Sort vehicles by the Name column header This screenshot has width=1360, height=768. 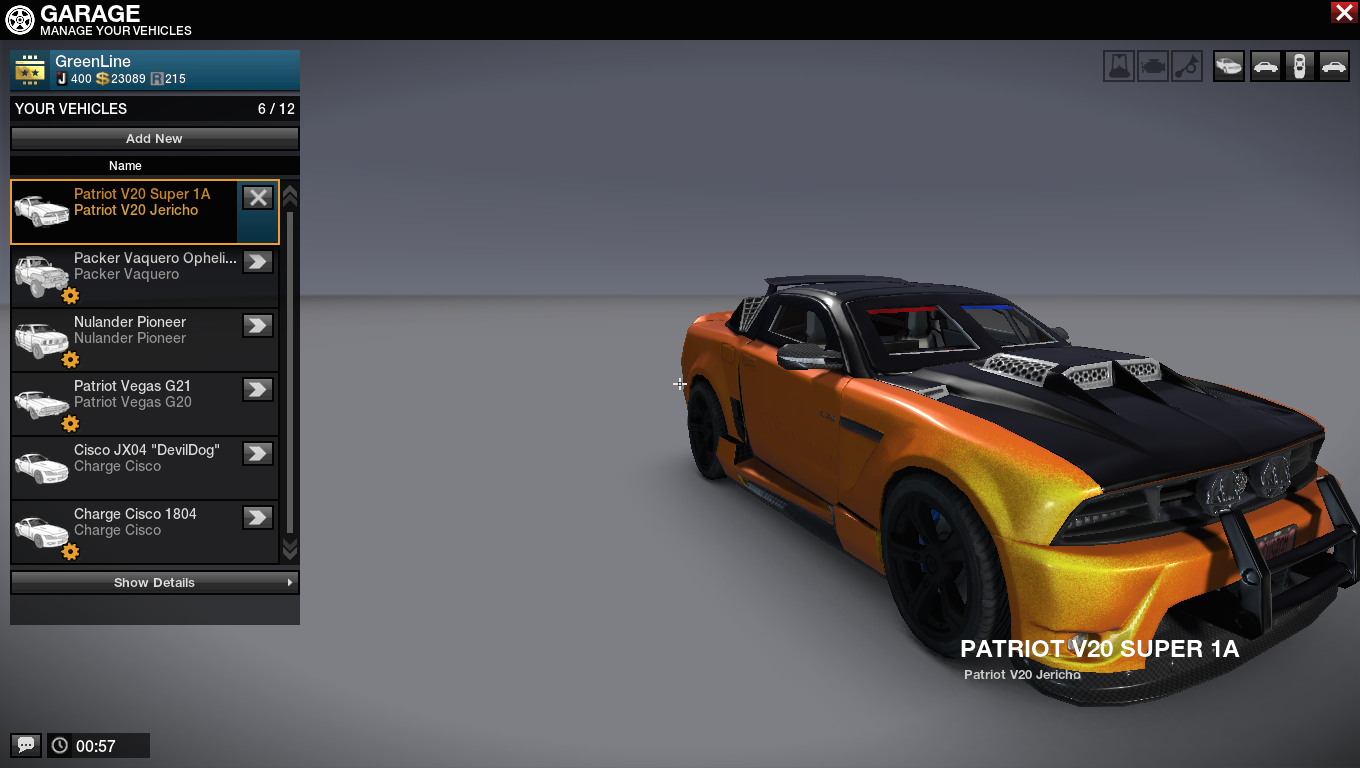point(125,166)
